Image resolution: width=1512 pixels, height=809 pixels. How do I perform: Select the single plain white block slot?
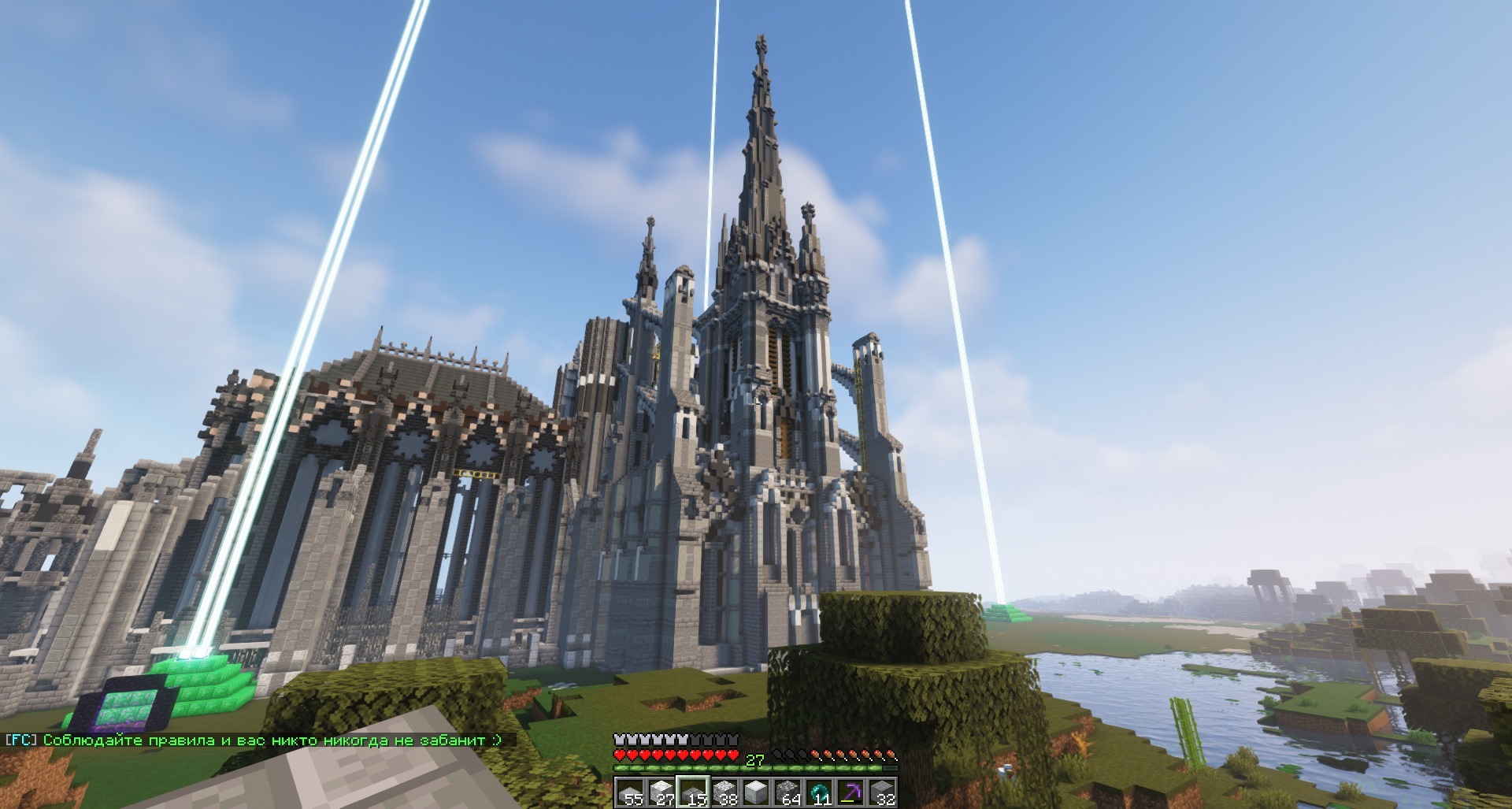(x=756, y=792)
